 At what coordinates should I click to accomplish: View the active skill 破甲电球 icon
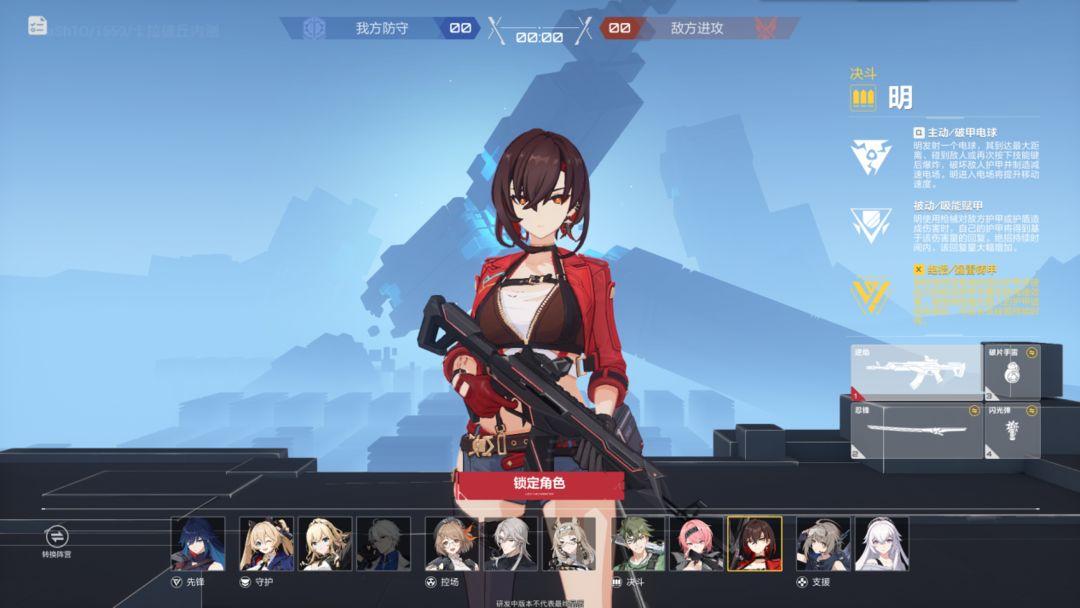(x=871, y=157)
